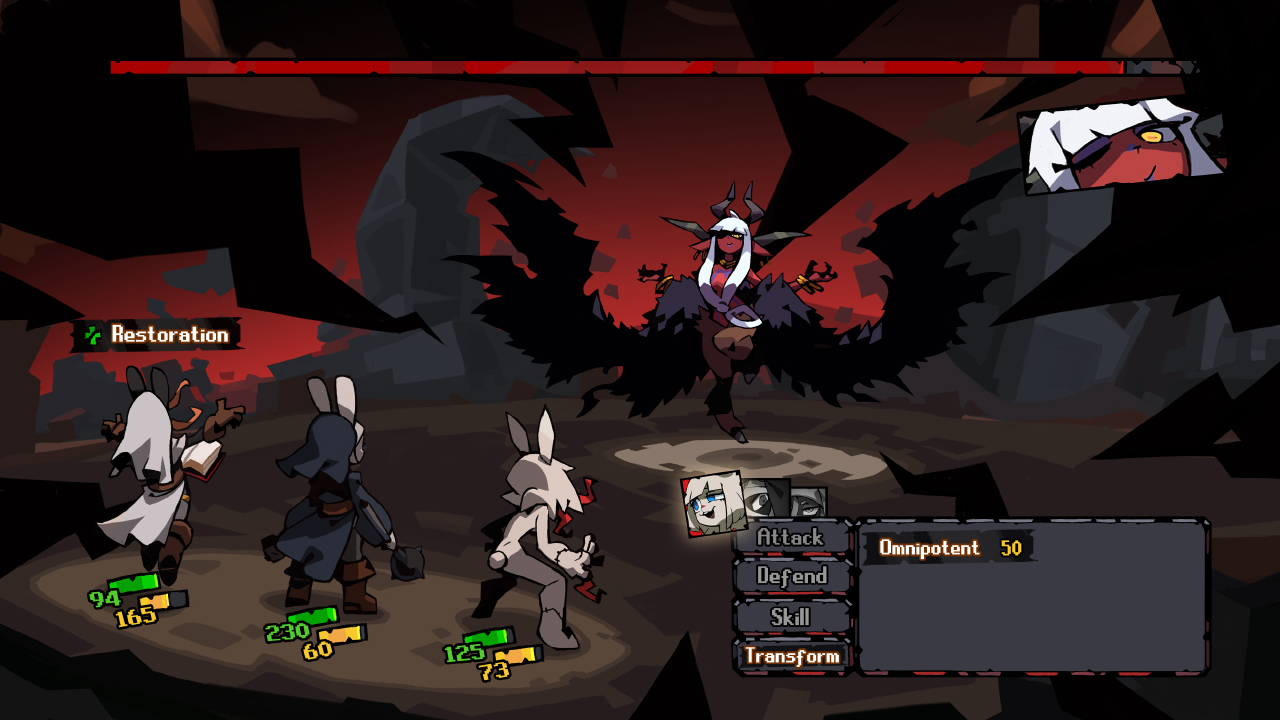Choose the Defend command
Viewport: 1280px width, 720px height.
792,576
